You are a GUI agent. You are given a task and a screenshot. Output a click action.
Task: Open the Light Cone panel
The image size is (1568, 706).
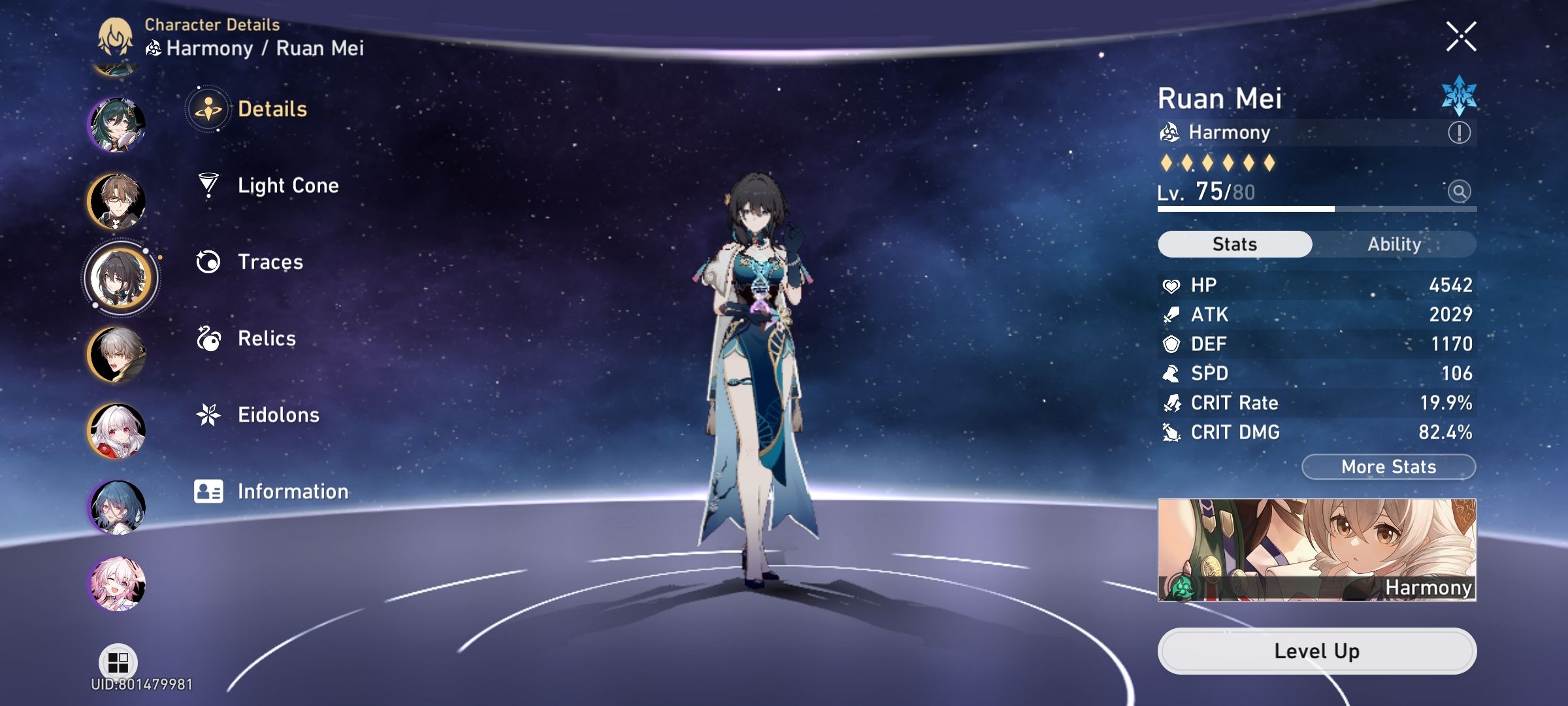287,186
